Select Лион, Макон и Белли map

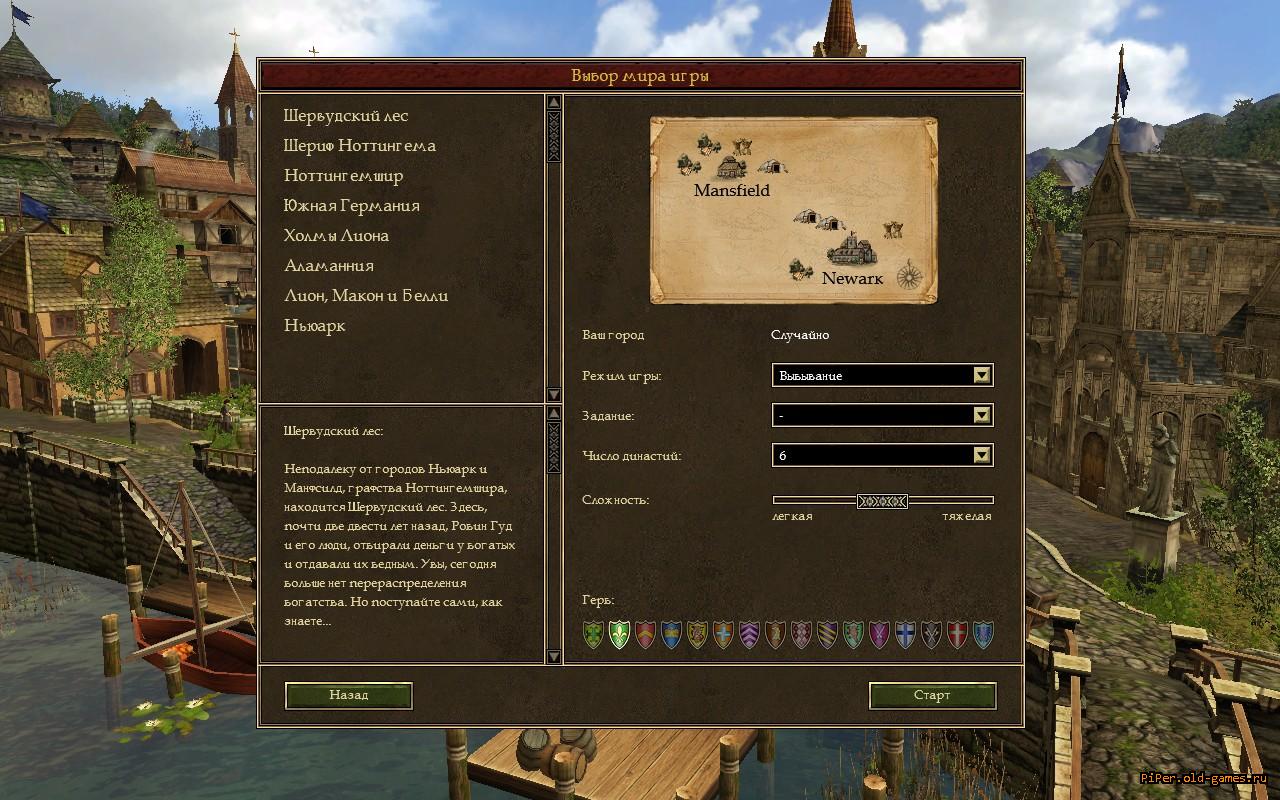[x=365, y=296]
